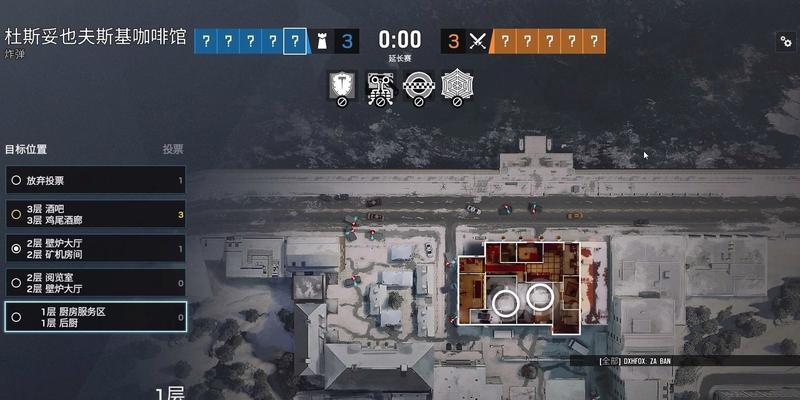800x400 pixels.
Task: Click the banned spider web operator icon
Action: [x=455, y=85]
